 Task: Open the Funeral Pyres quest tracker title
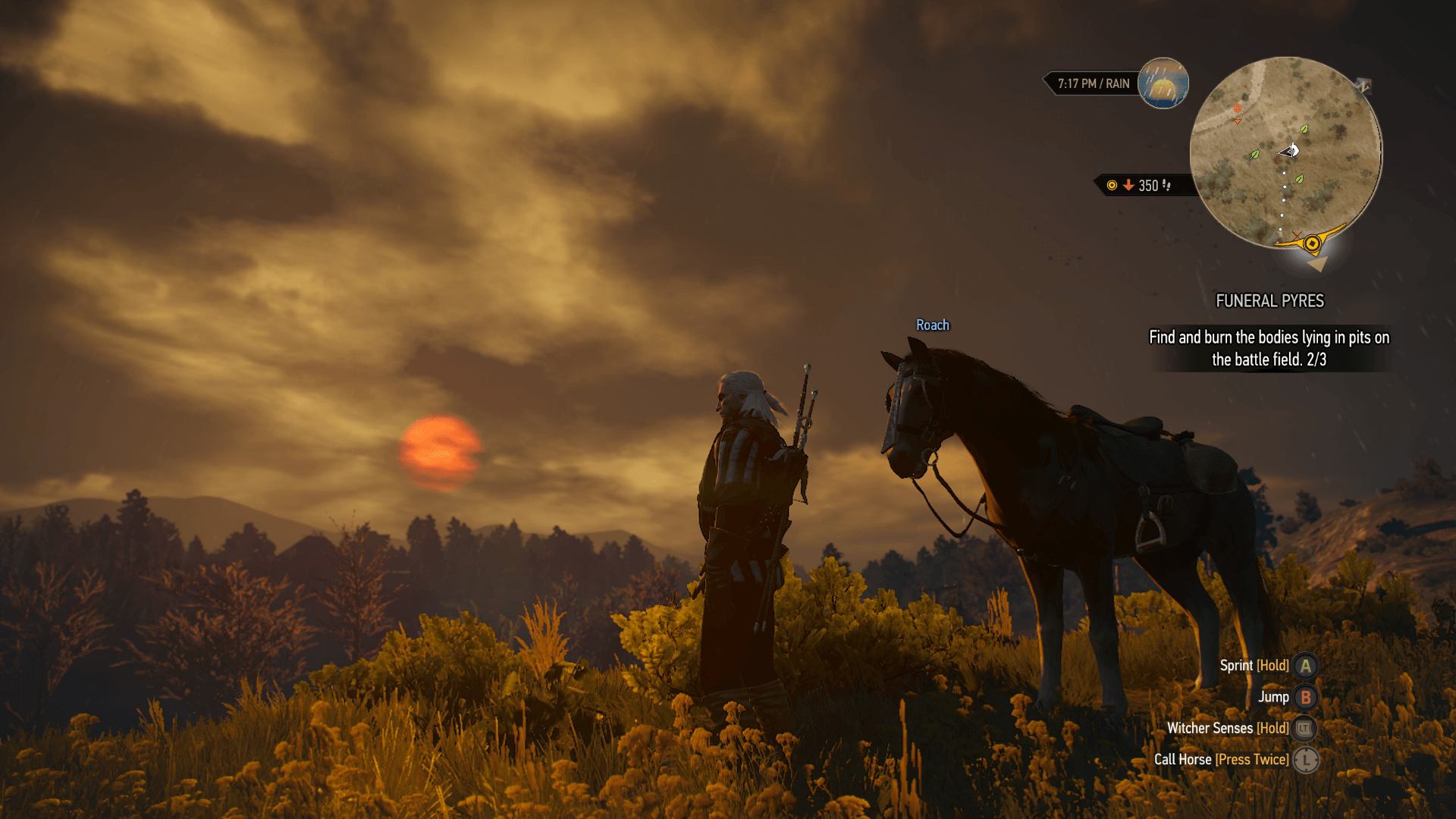point(1269,301)
